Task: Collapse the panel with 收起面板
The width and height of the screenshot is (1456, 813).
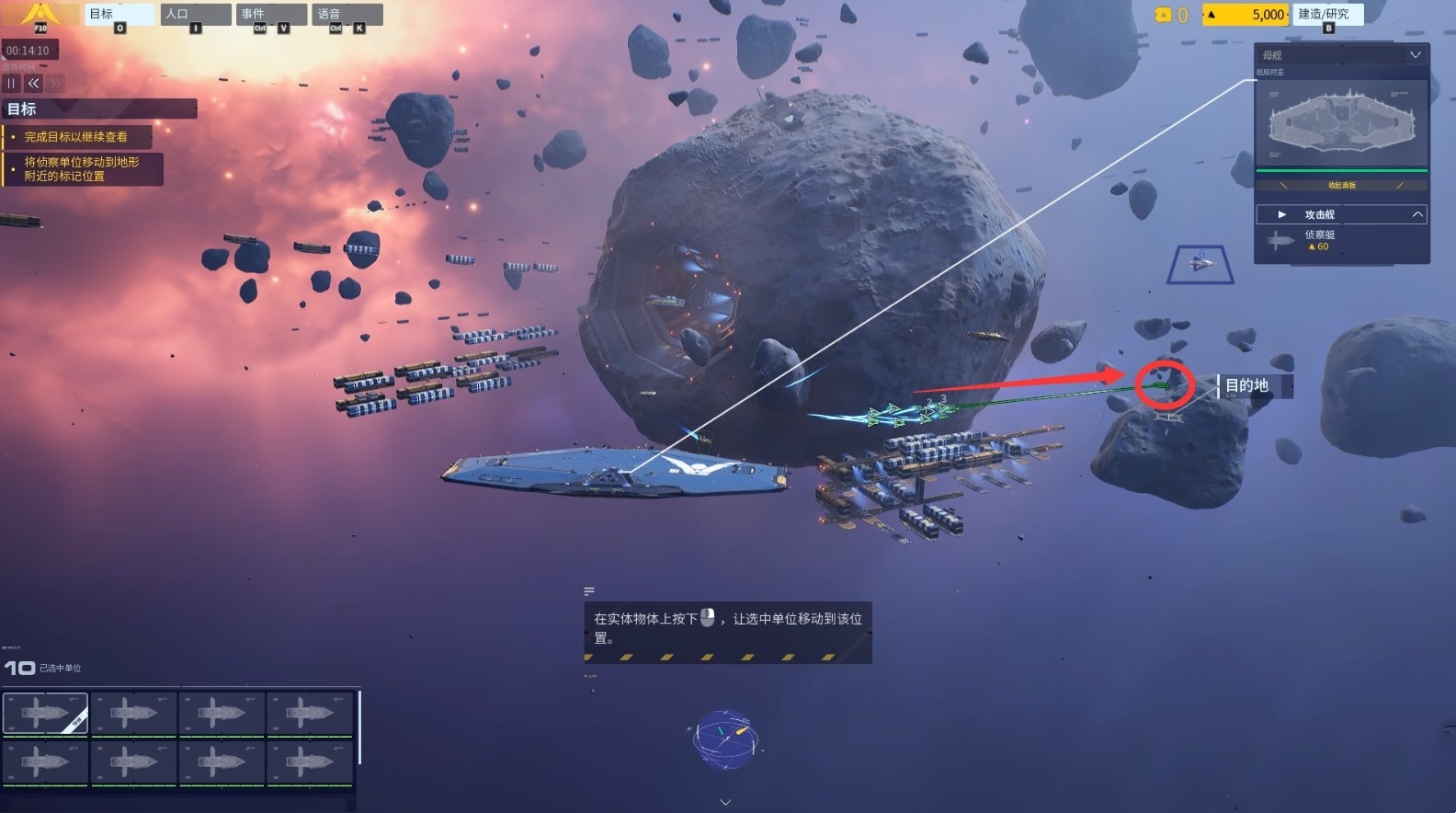Action: click(1341, 186)
